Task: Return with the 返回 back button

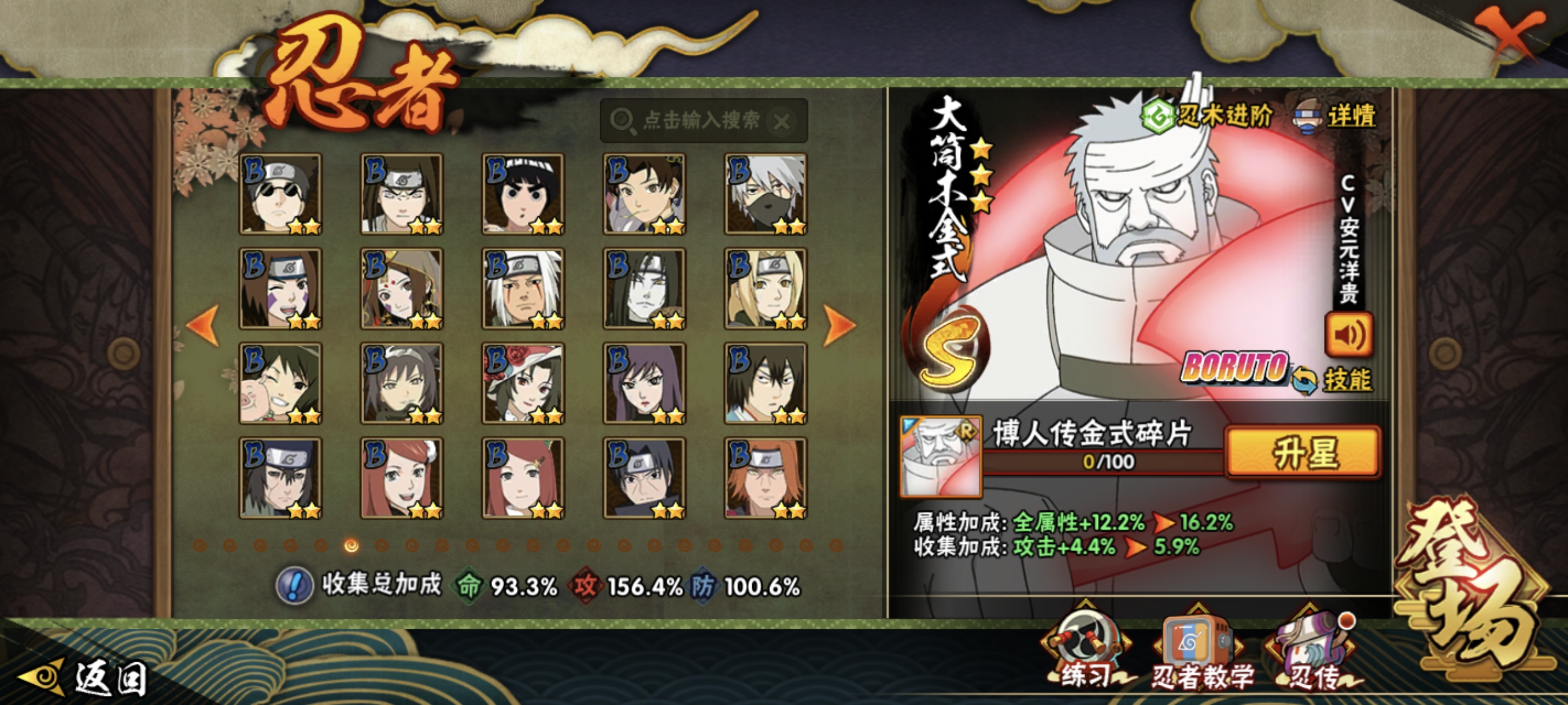Action: coord(85,678)
